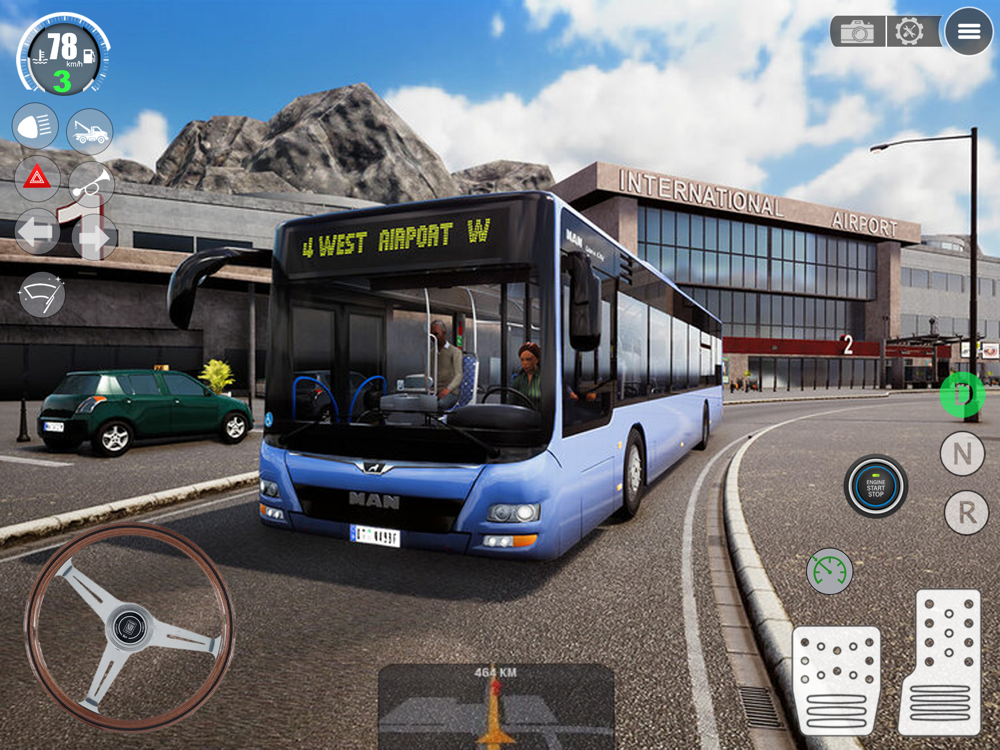Open the hamburger menu
1000x750 pixels.
[x=968, y=31]
